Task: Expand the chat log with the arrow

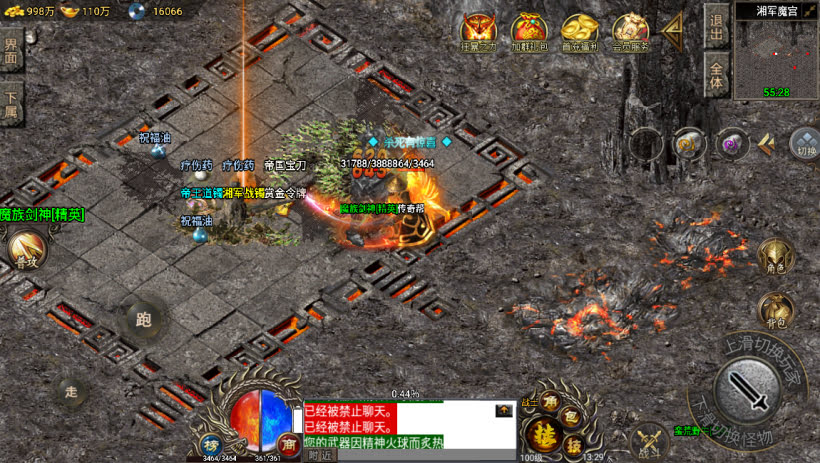Action: click(x=504, y=411)
